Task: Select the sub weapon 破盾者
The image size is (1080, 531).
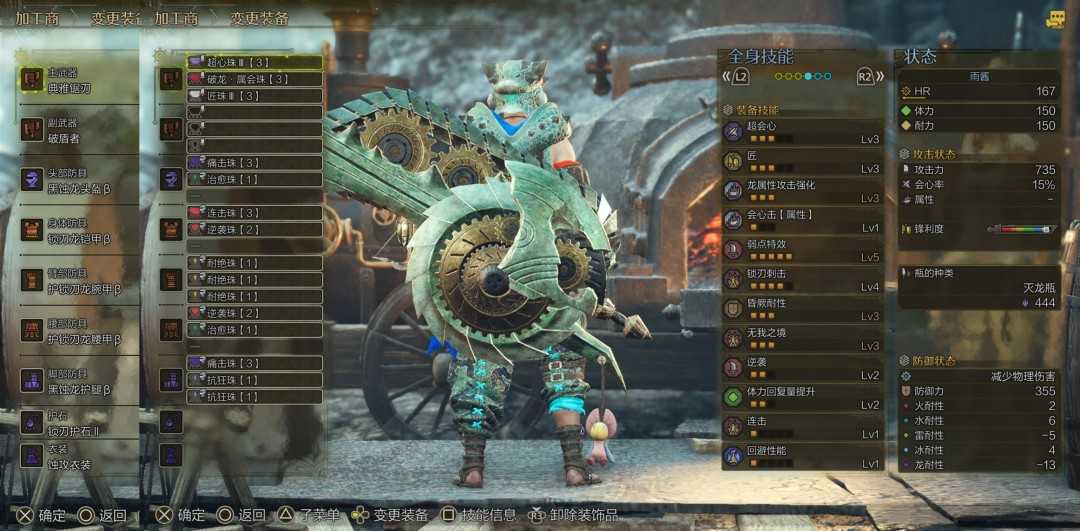Action: click(x=75, y=130)
